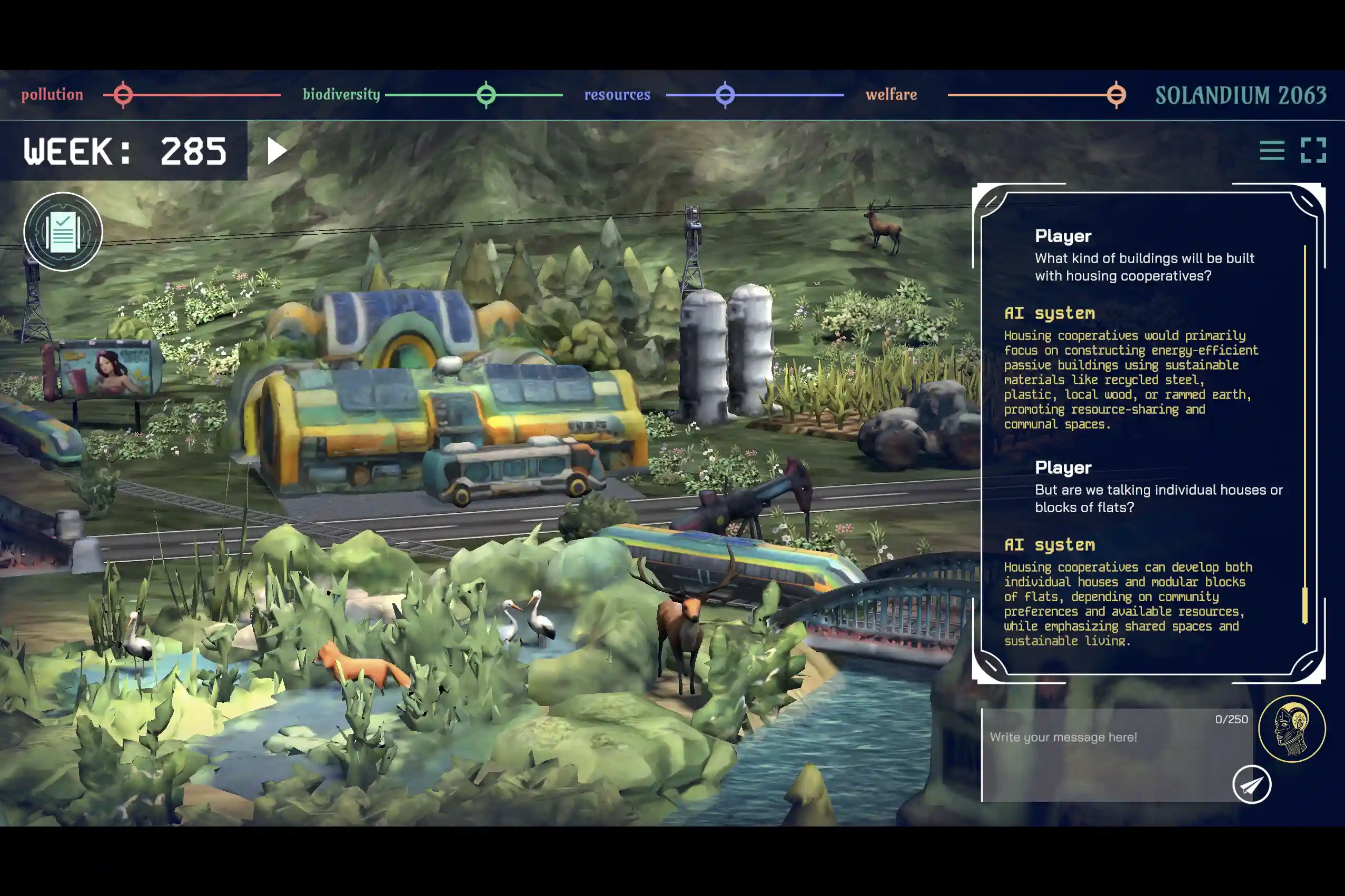This screenshot has width=1345, height=896.
Task: Toggle simulation playback for the week counter
Action: [x=276, y=152]
